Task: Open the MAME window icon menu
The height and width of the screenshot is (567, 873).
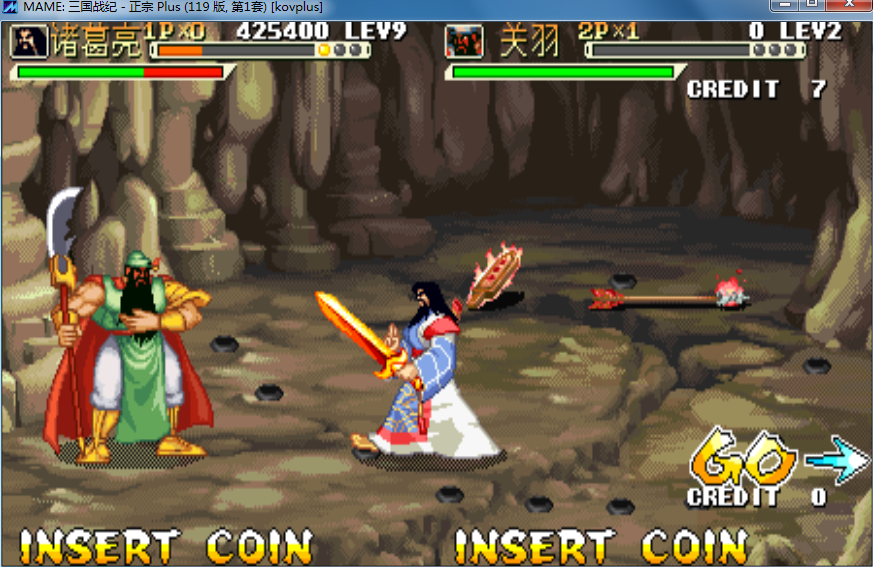Action: (x=9, y=7)
